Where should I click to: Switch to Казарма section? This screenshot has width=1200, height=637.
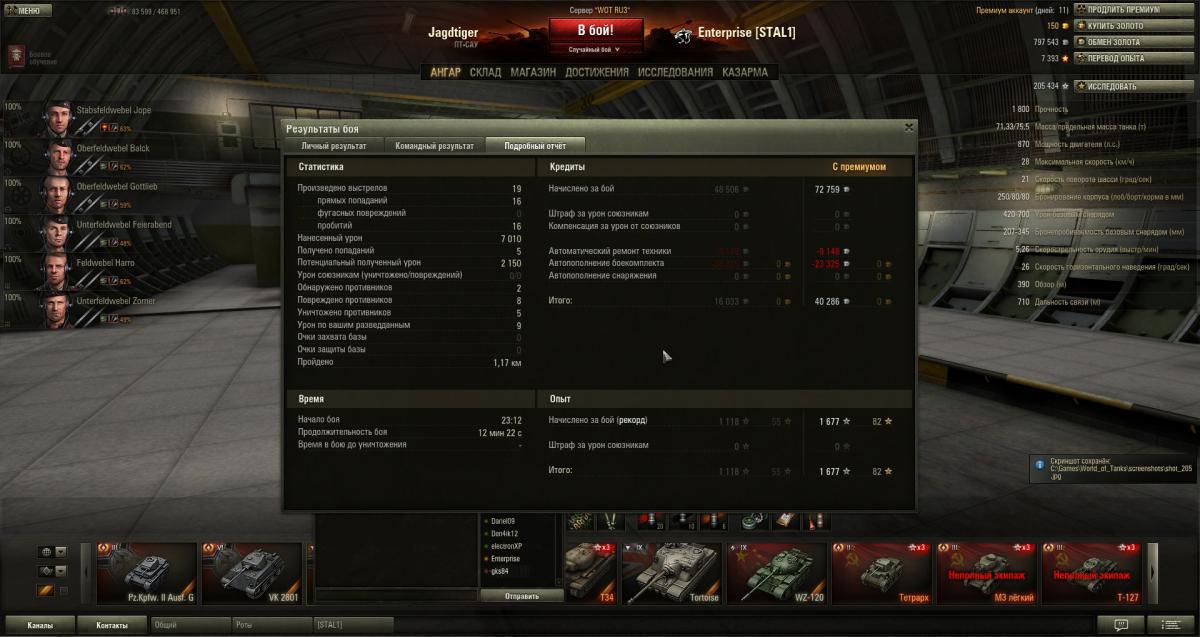pyautogui.click(x=745, y=72)
